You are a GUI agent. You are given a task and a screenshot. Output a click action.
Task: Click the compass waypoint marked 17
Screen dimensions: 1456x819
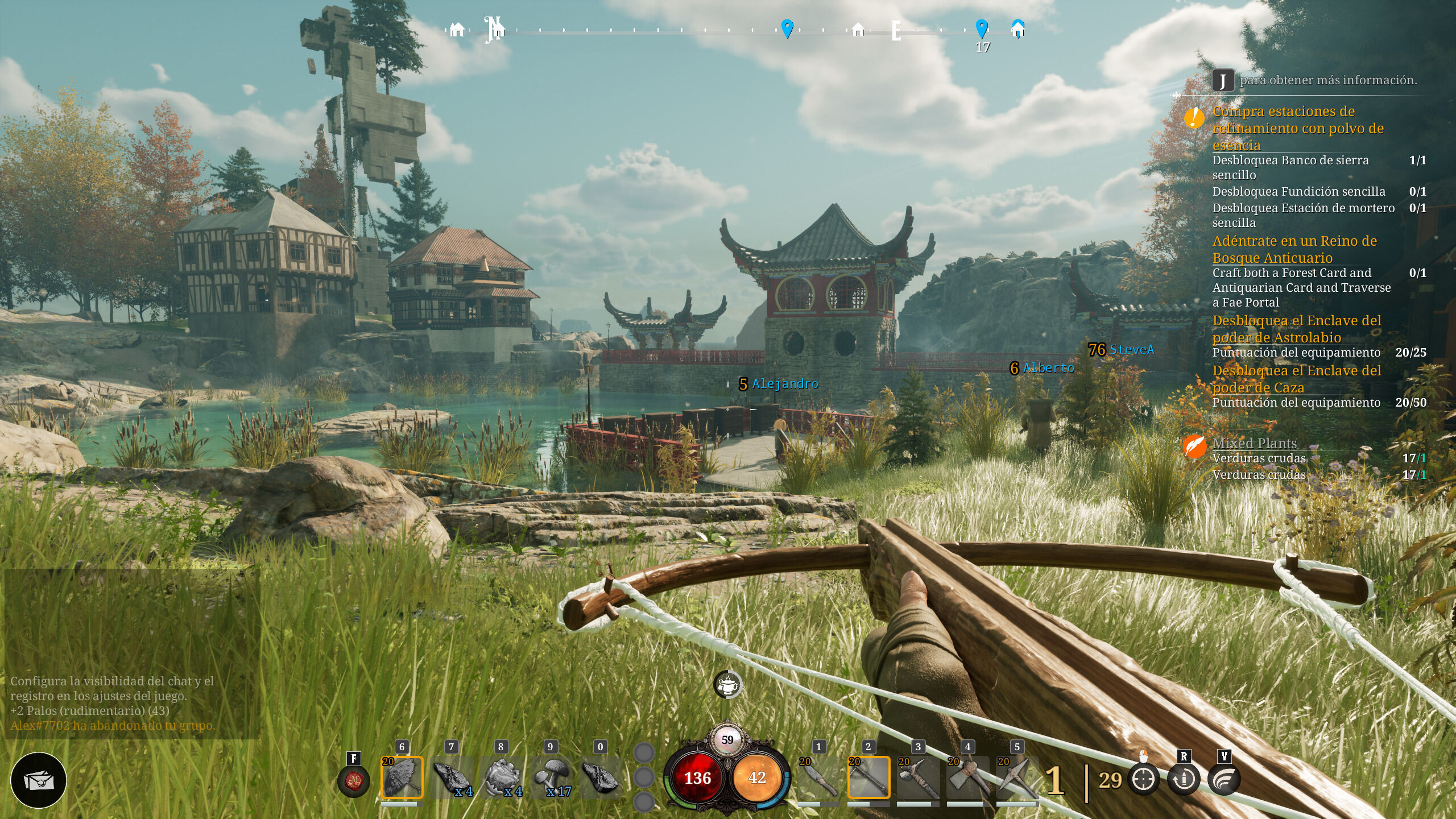coord(982,28)
